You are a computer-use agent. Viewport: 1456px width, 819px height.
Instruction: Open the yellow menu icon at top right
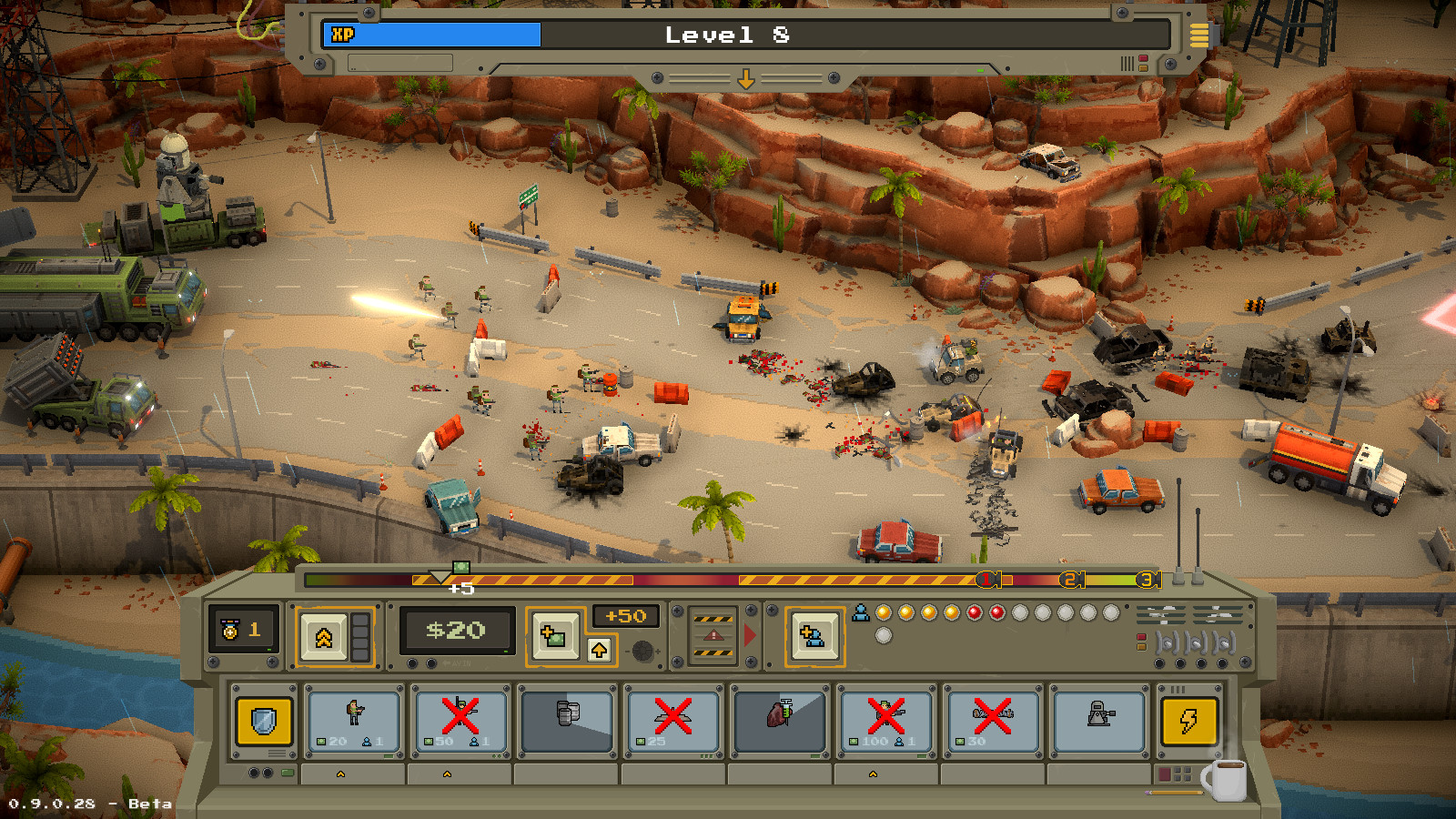pos(1198,36)
